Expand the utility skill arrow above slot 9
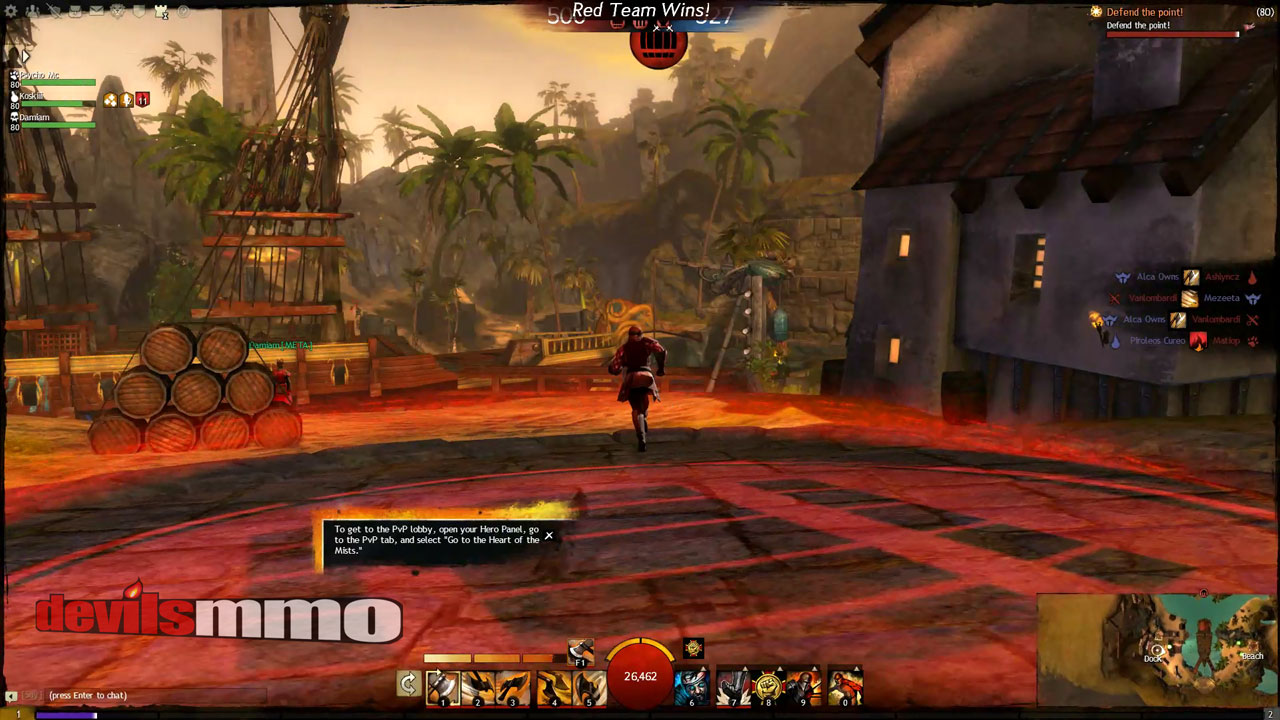1280x720 pixels. tap(814, 667)
